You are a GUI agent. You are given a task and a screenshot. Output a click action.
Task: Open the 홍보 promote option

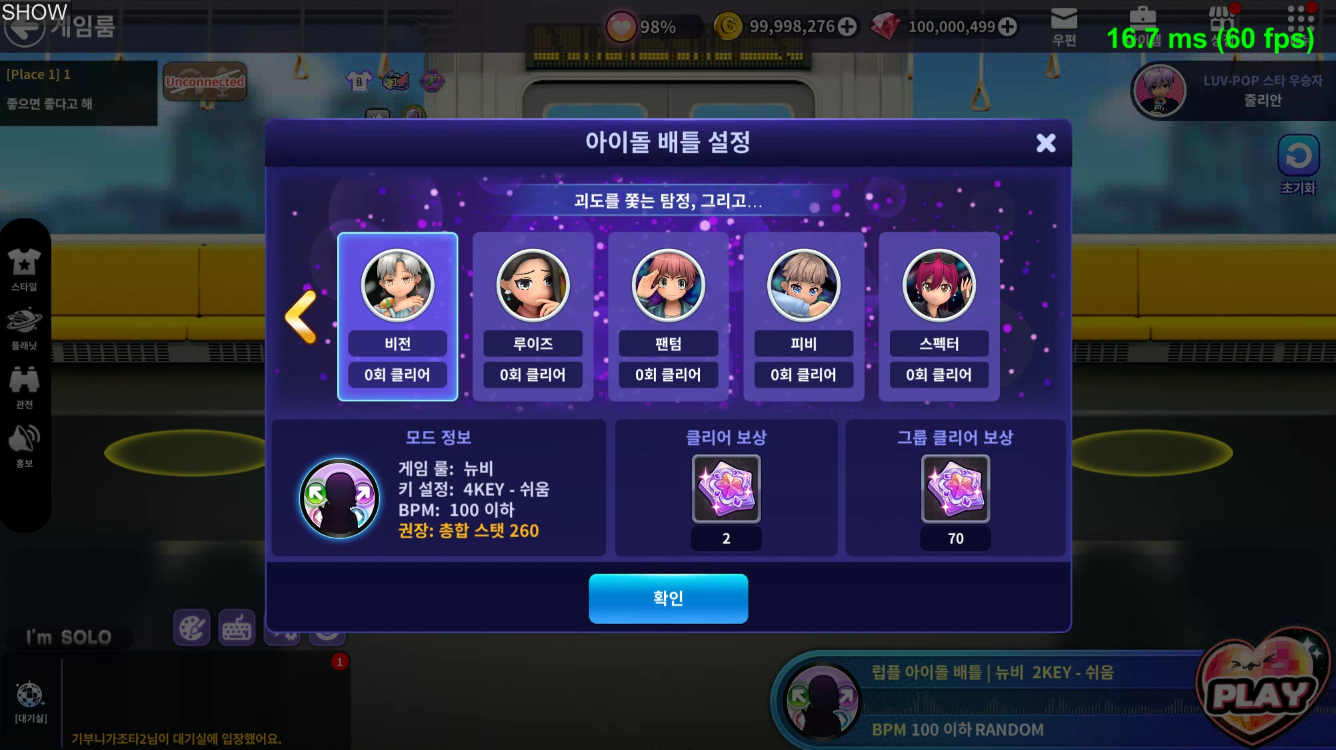(x=24, y=444)
